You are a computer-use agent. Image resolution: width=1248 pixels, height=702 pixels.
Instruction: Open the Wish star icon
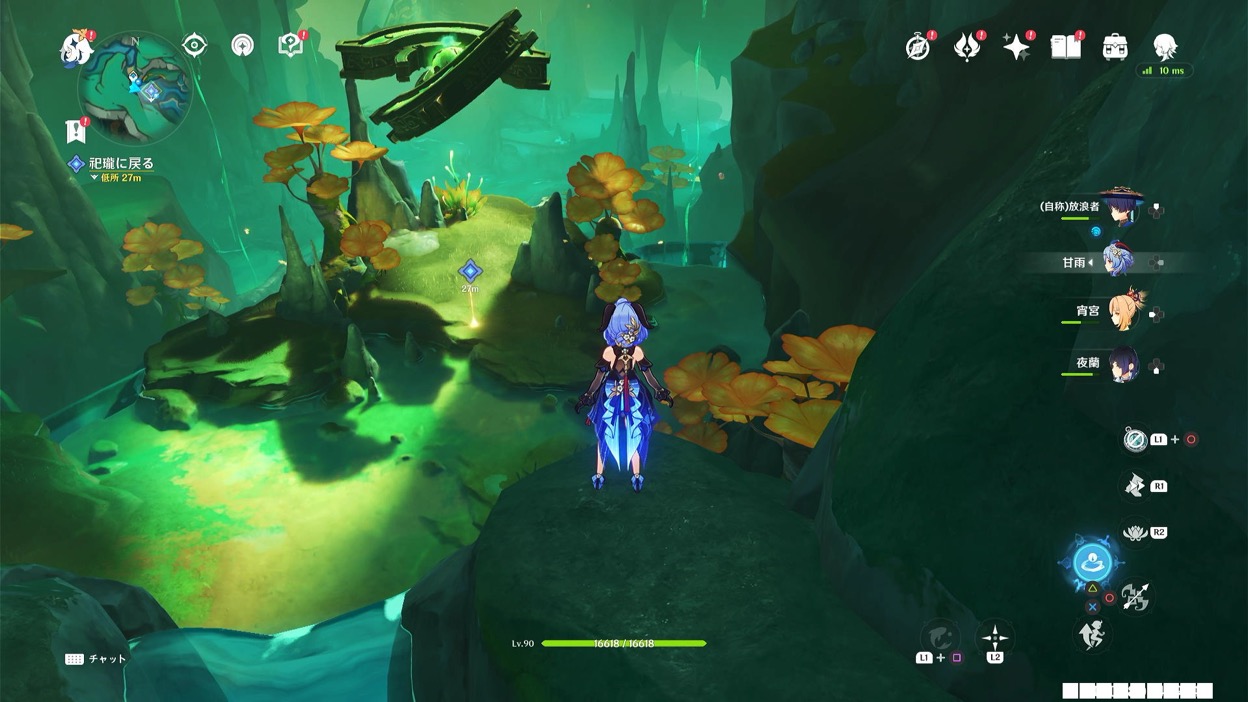pyautogui.click(x=1016, y=47)
